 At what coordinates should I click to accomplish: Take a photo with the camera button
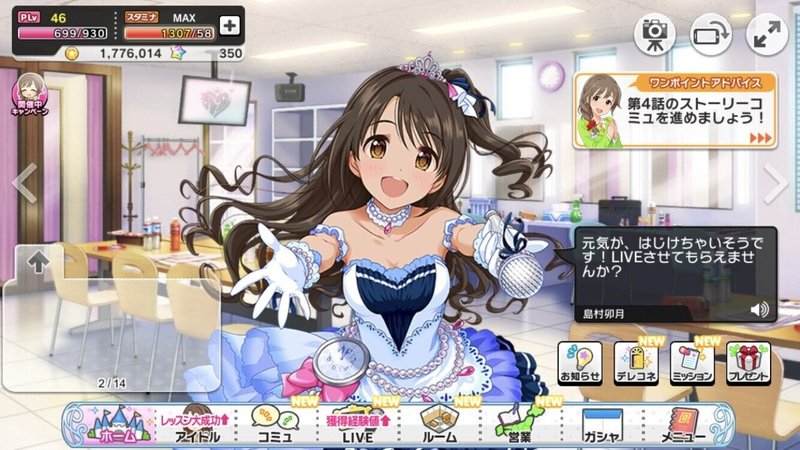click(654, 34)
